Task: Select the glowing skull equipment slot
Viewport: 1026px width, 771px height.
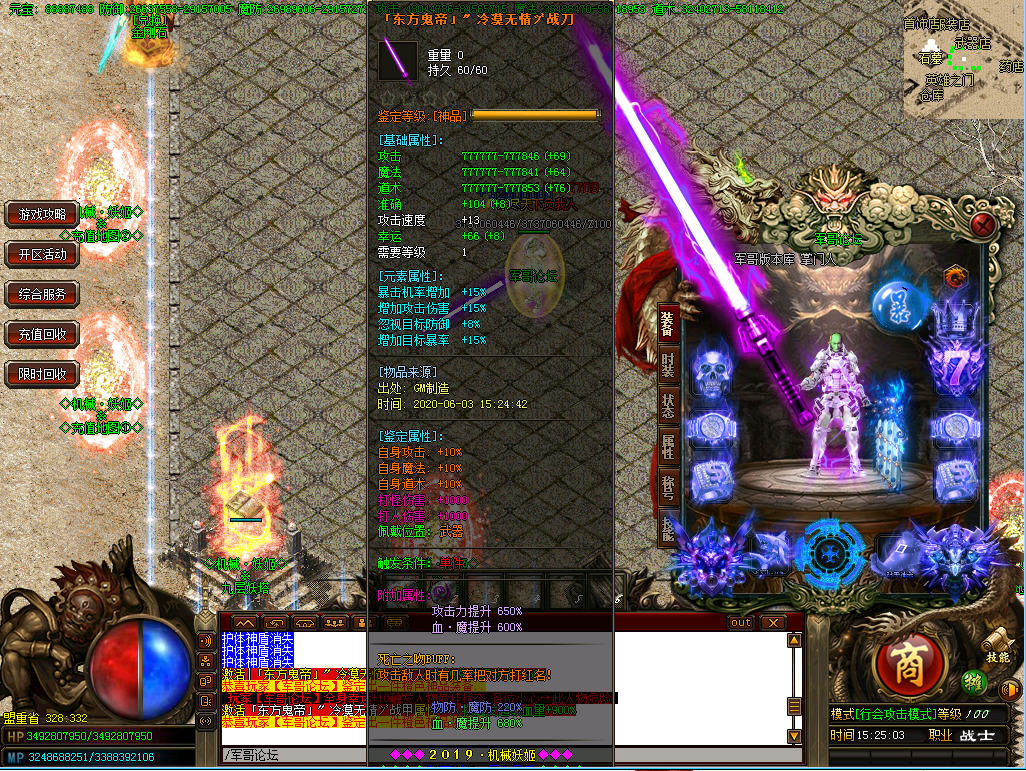Action: 712,373
